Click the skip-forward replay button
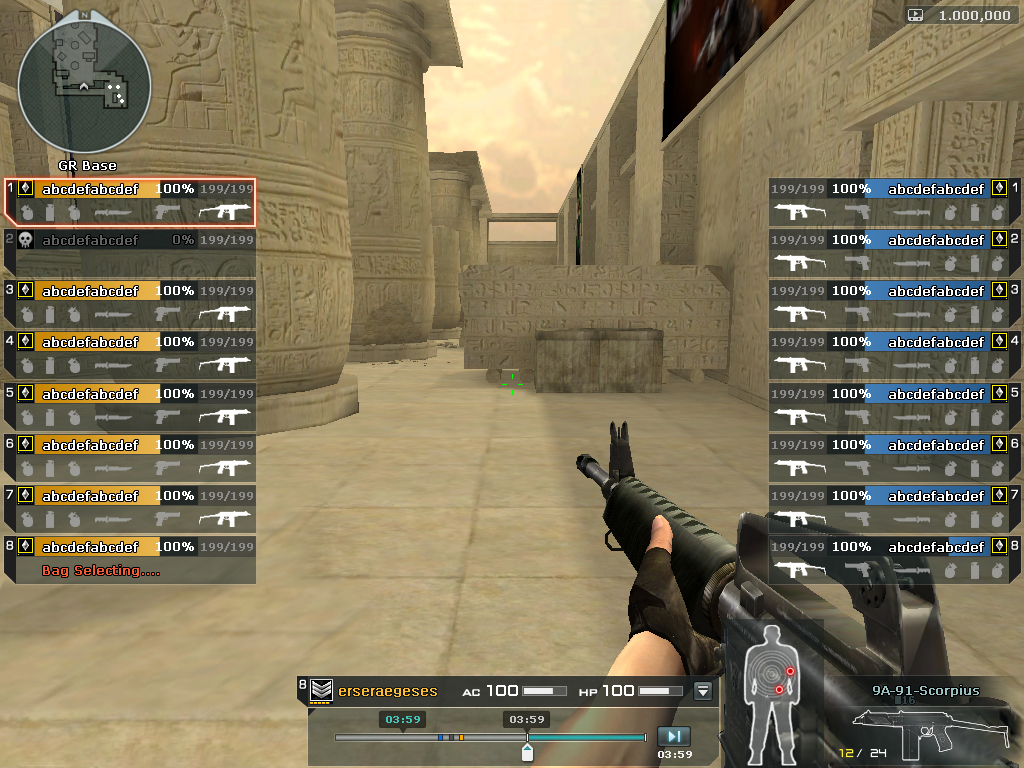Viewport: 1024px width, 768px height. click(674, 737)
